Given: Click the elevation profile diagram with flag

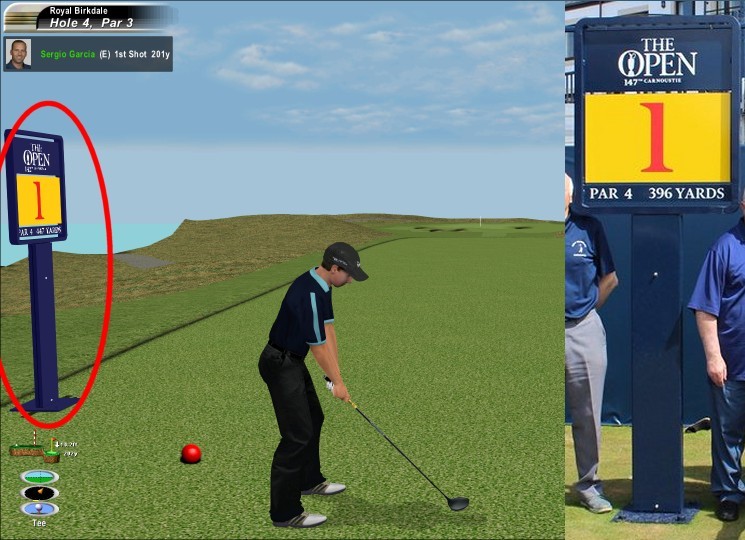Looking at the screenshot, I should (x=36, y=449).
